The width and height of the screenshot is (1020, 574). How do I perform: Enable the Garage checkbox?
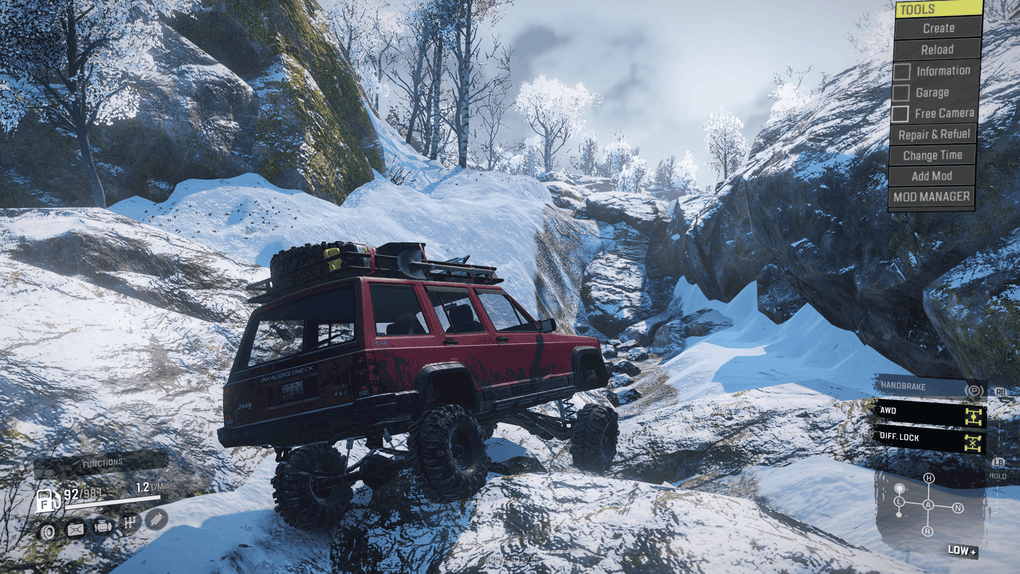click(902, 92)
